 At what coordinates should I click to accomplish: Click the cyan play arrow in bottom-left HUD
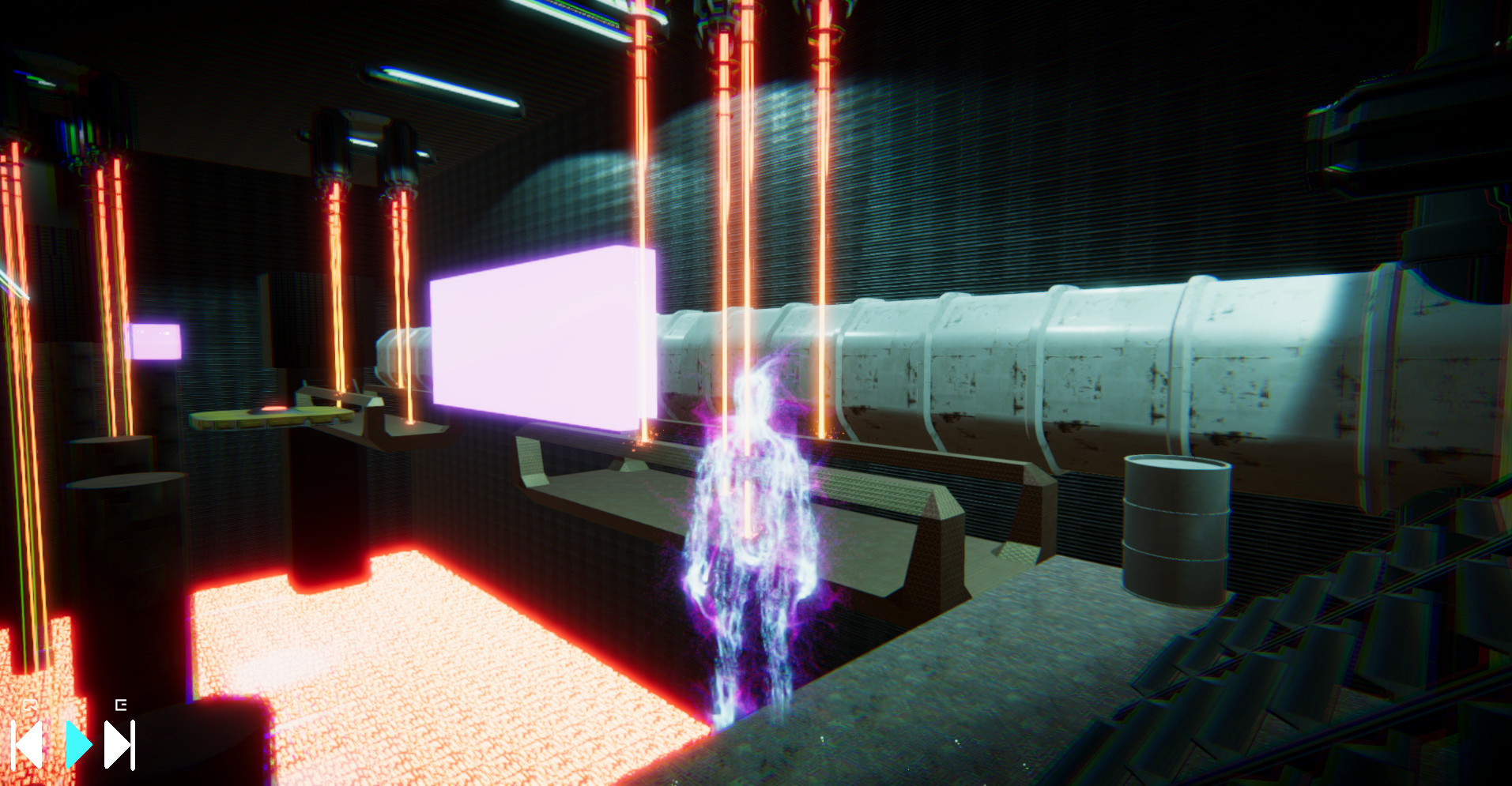pos(79,746)
